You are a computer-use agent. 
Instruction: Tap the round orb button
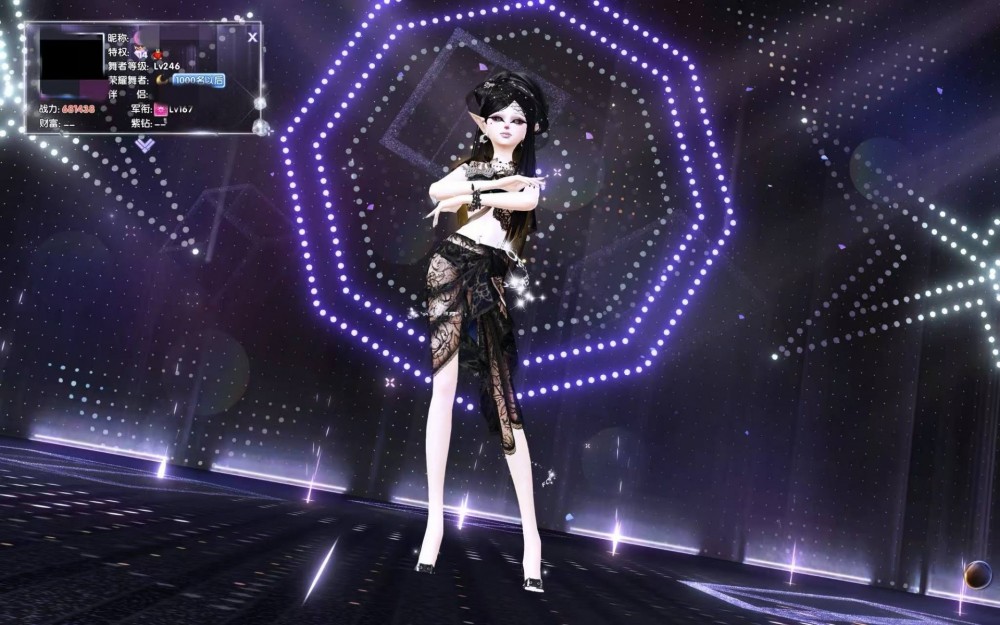[977, 574]
